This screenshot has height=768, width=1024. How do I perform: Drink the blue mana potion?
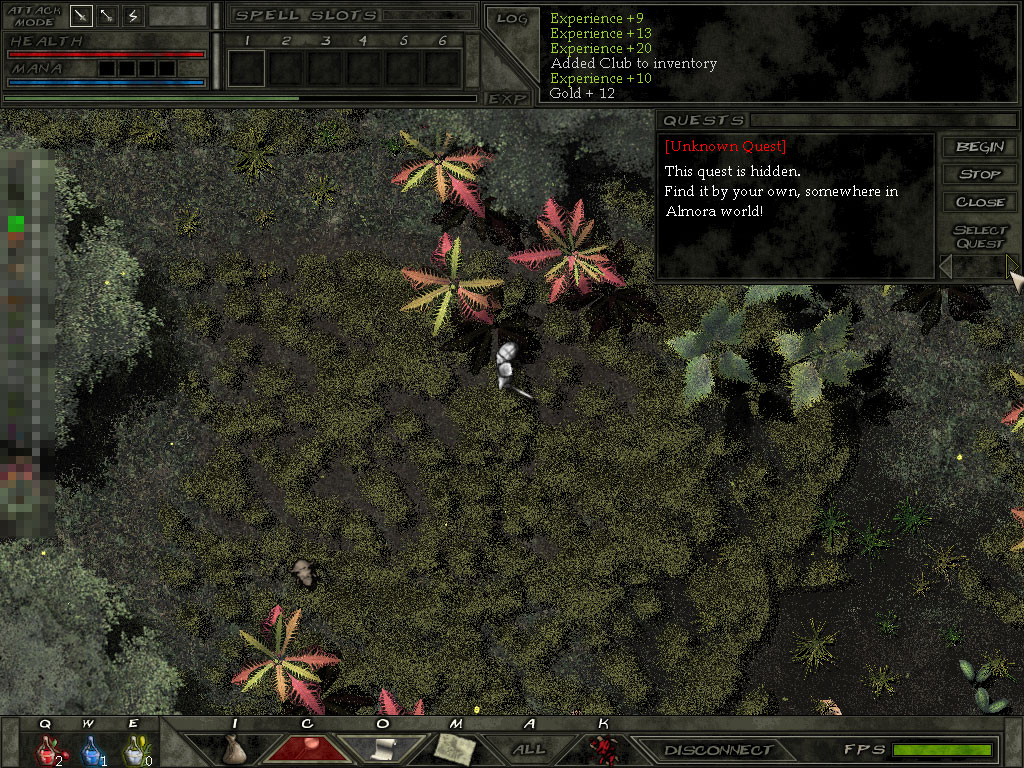[x=90, y=749]
